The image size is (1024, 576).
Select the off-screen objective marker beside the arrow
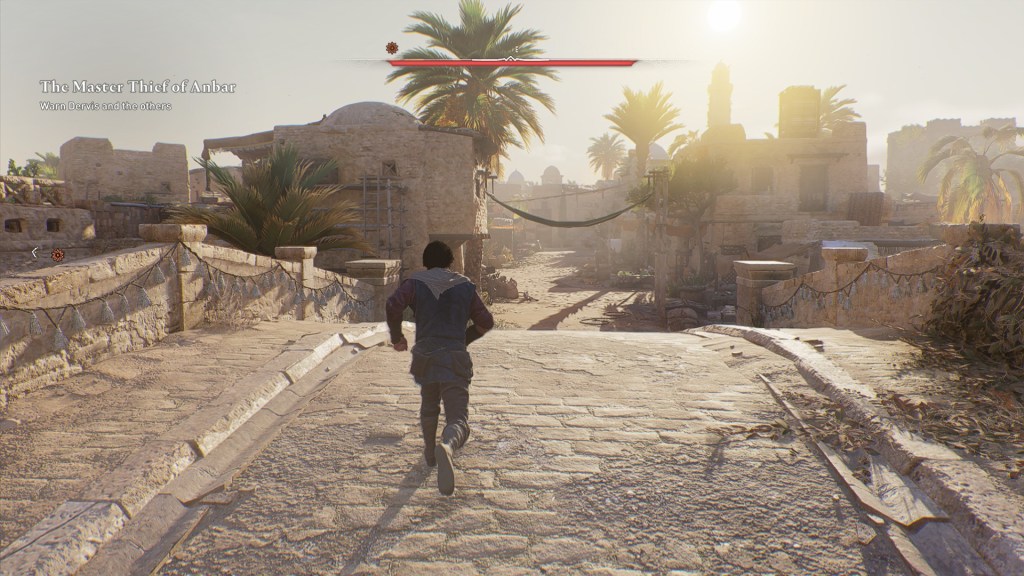tap(58, 255)
